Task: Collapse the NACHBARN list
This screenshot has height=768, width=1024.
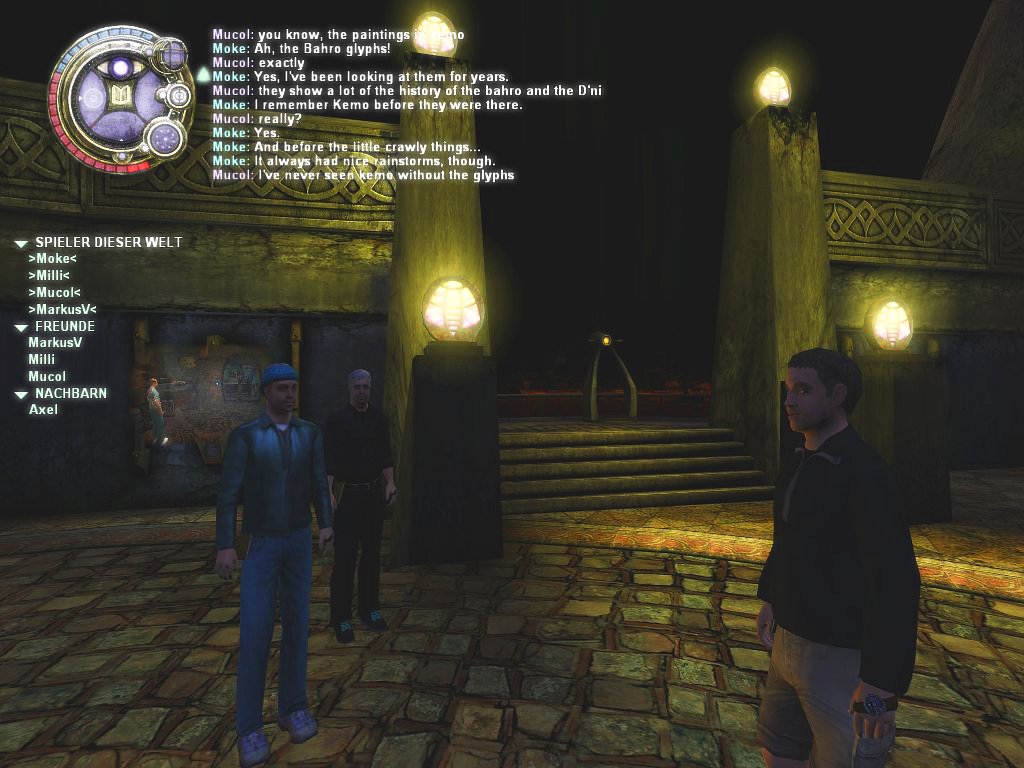Action: point(21,395)
